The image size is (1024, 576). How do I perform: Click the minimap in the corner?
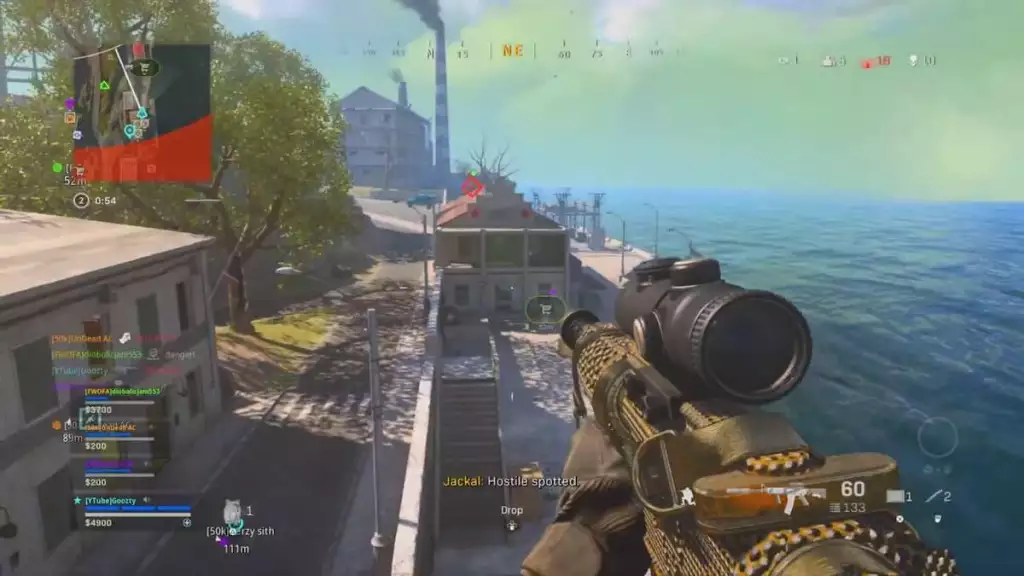pyautogui.click(x=142, y=112)
